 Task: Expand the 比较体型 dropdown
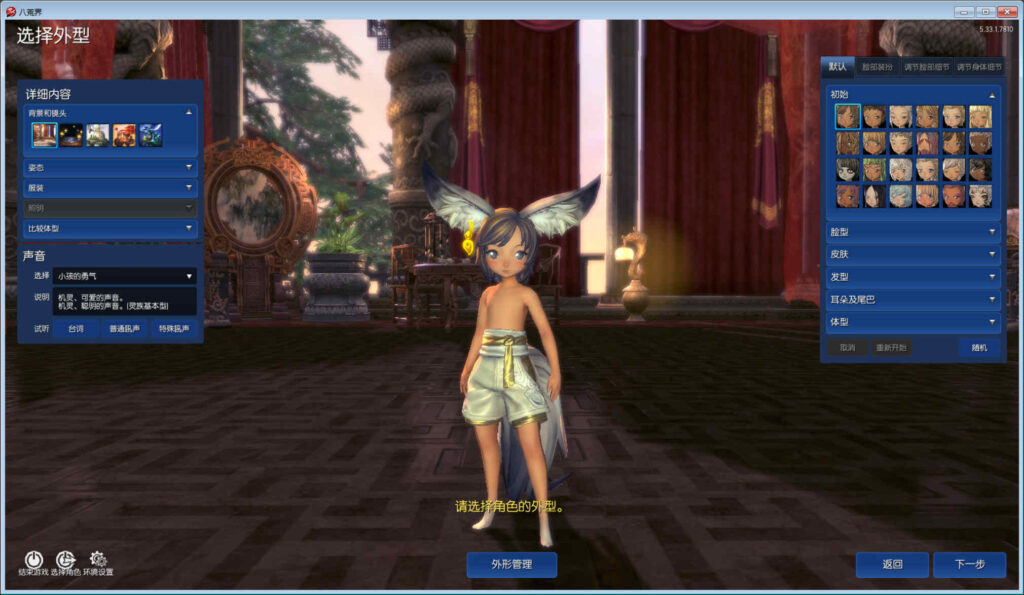coord(110,229)
